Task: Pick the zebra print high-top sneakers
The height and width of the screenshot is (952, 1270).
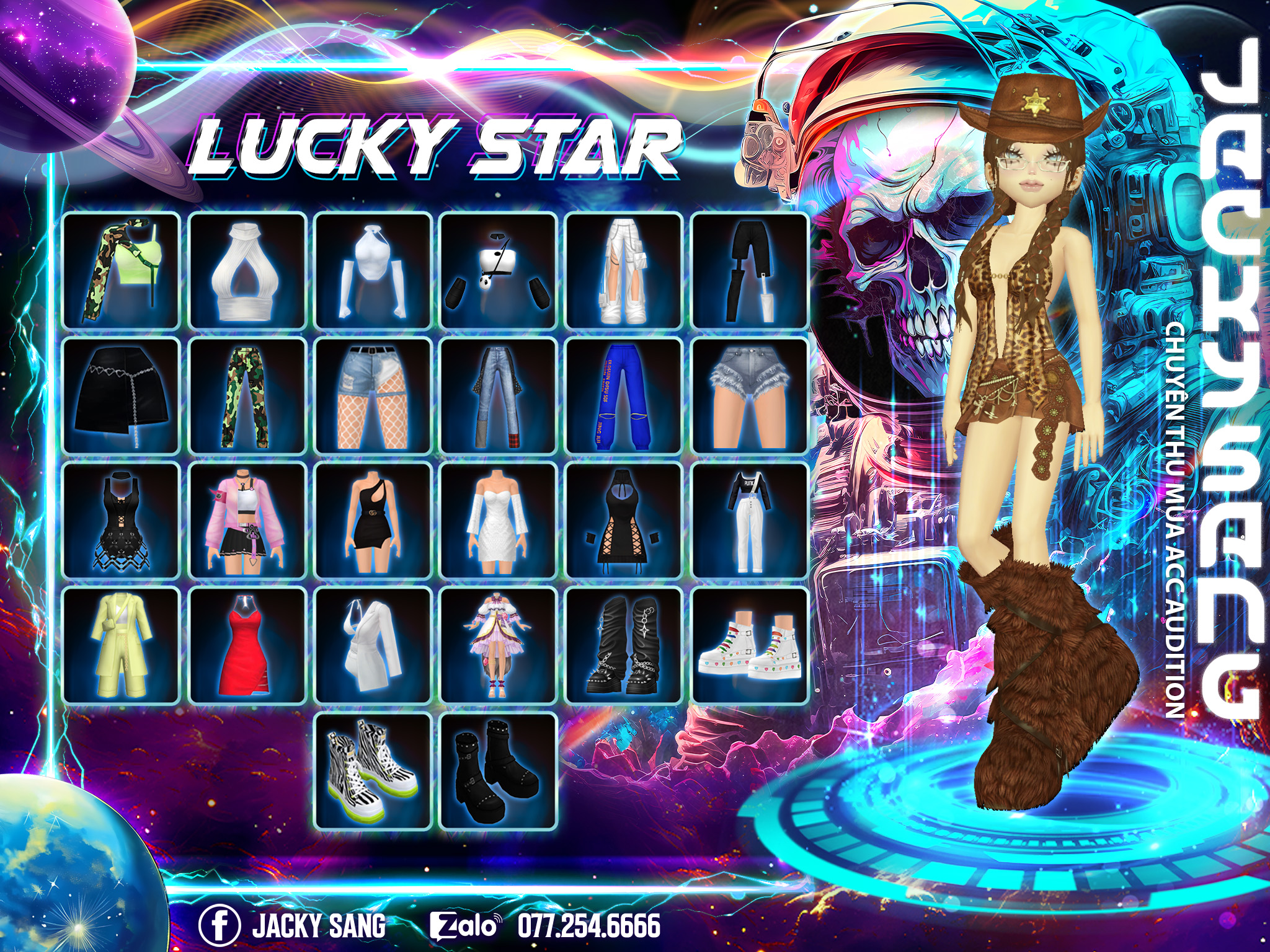Action: 373,771
